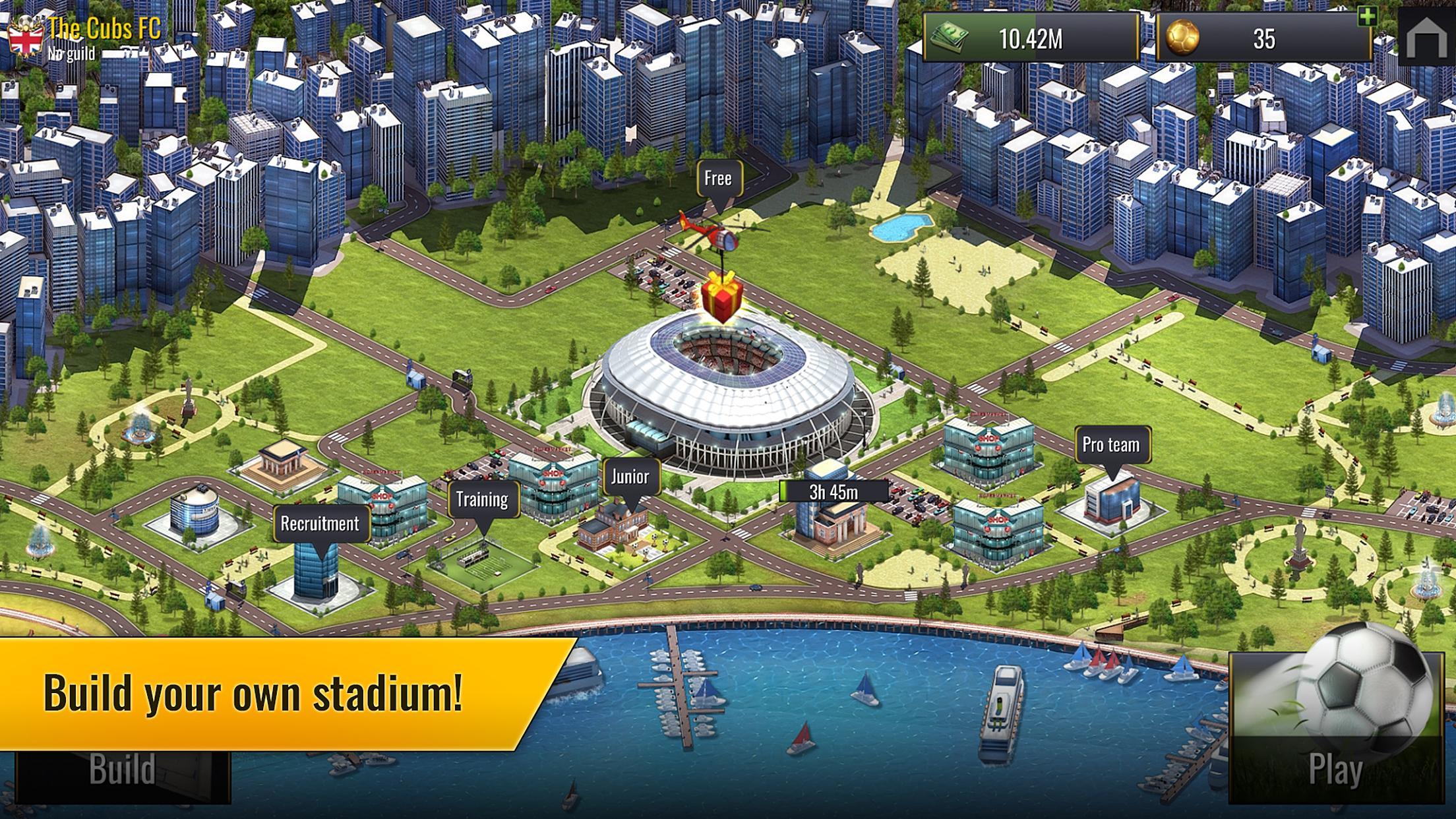Add more gold balls with green plus
1456x819 pixels.
[1367, 17]
